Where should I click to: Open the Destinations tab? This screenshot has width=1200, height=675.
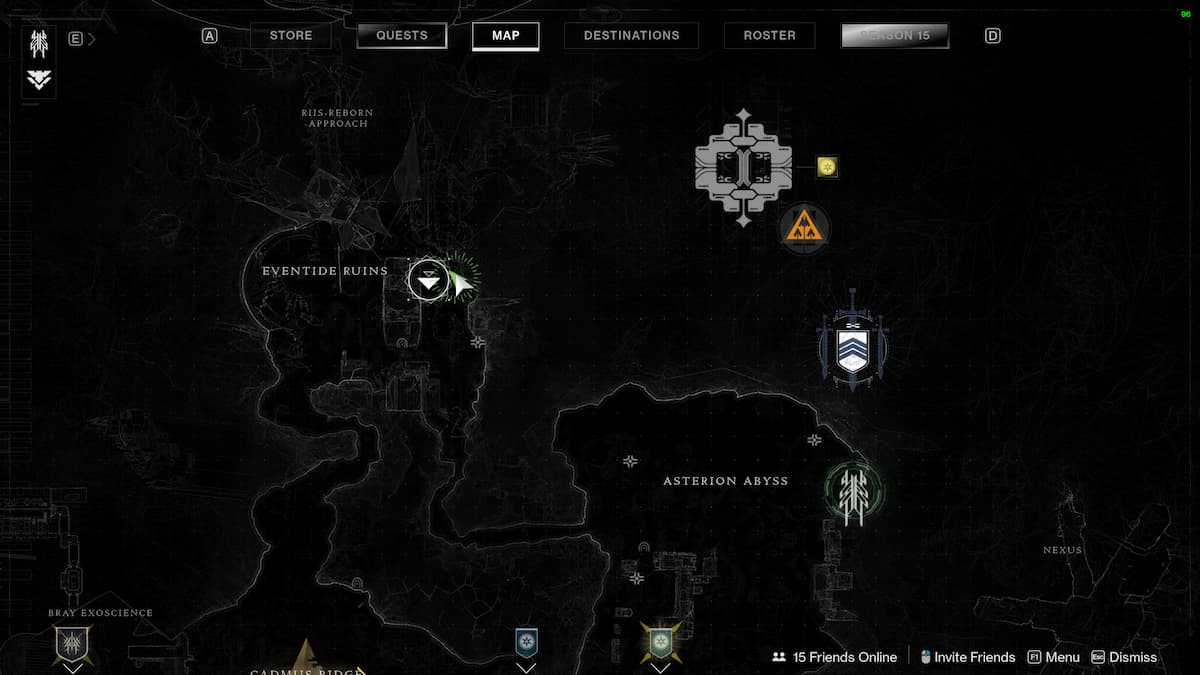click(x=631, y=36)
